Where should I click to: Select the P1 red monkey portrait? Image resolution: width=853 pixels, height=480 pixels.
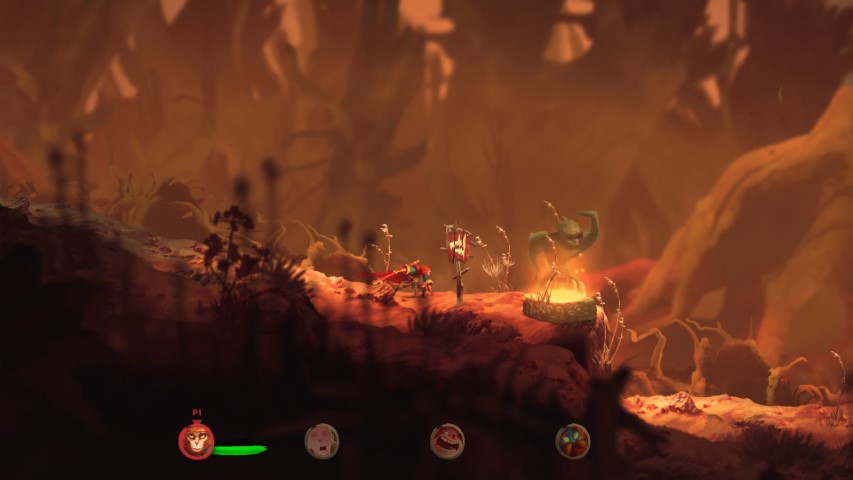coord(196,441)
